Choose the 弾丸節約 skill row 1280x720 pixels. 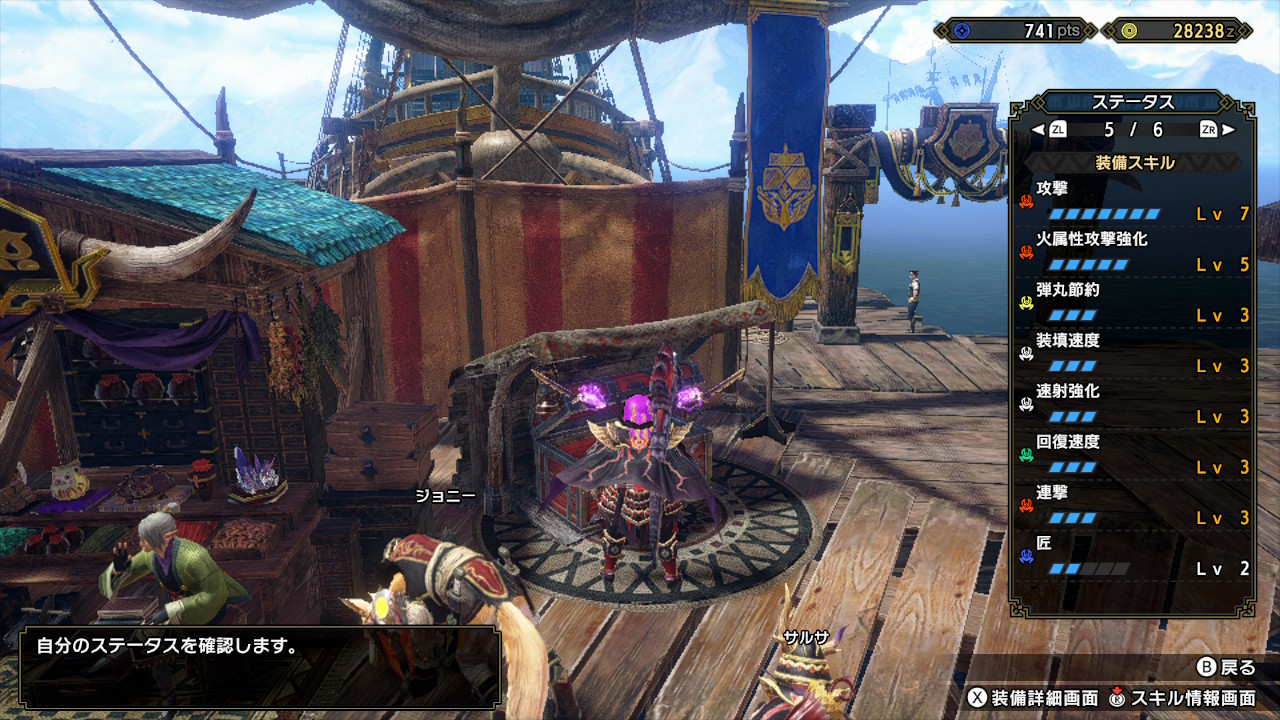pyautogui.click(x=1134, y=303)
